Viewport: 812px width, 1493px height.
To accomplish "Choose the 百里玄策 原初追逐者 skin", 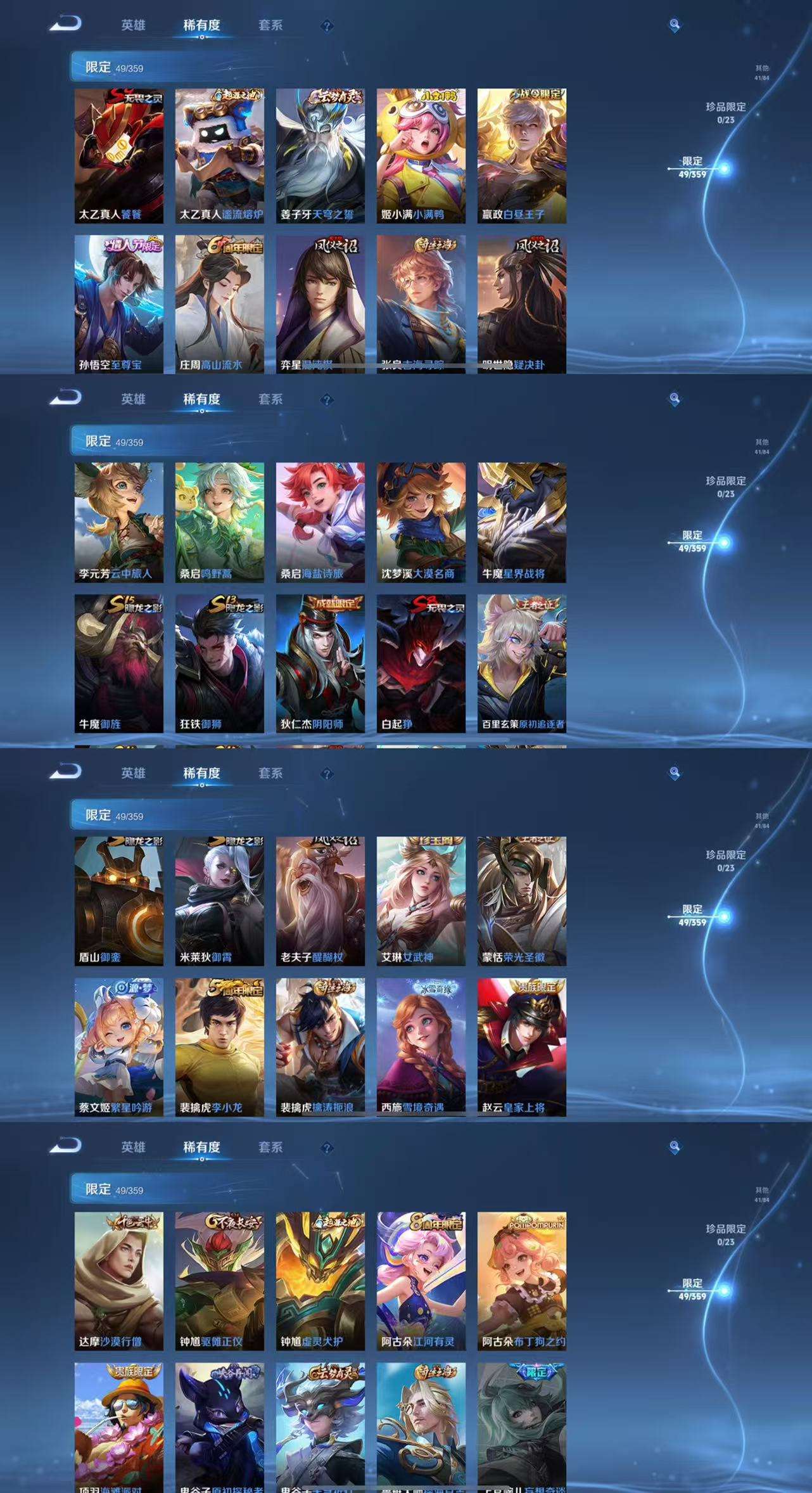I will [x=521, y=663].
